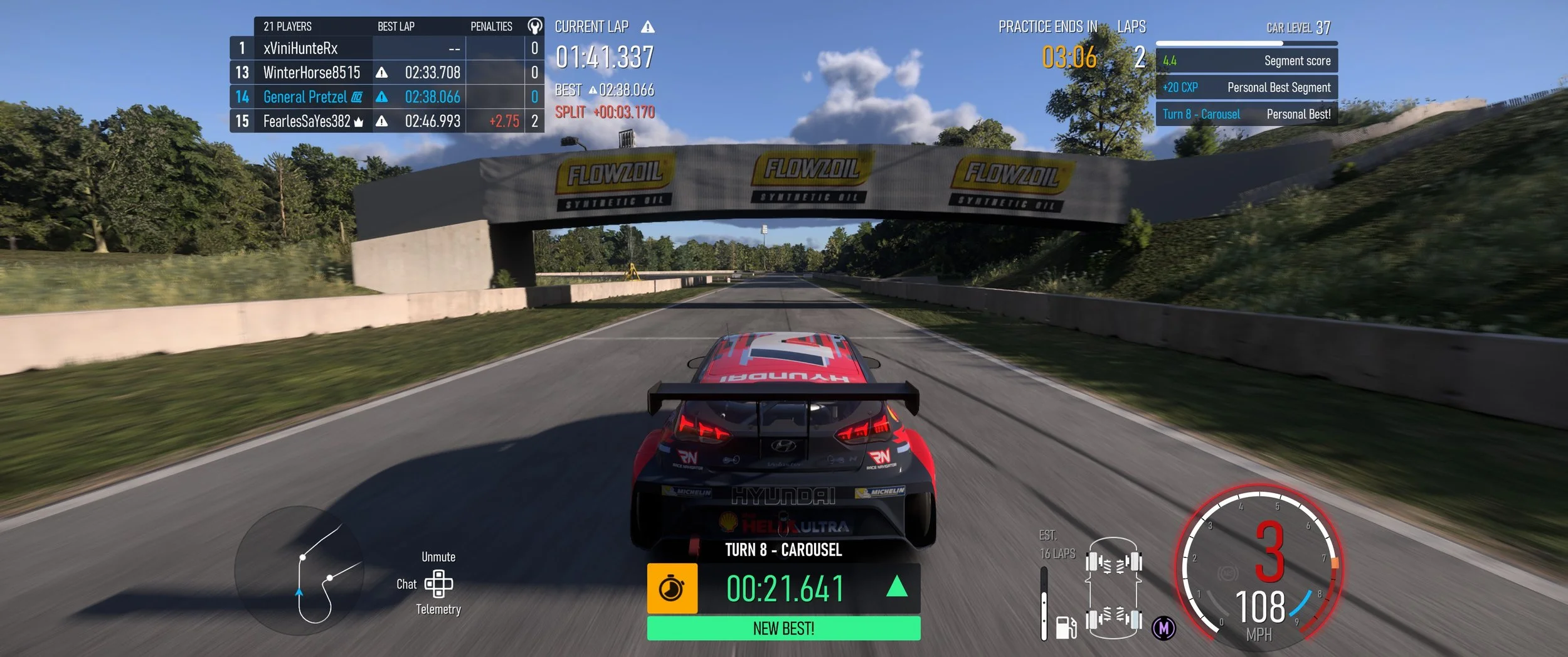Click the fuel pump icon
The image size is (1568, 657).
(1066, 627)
